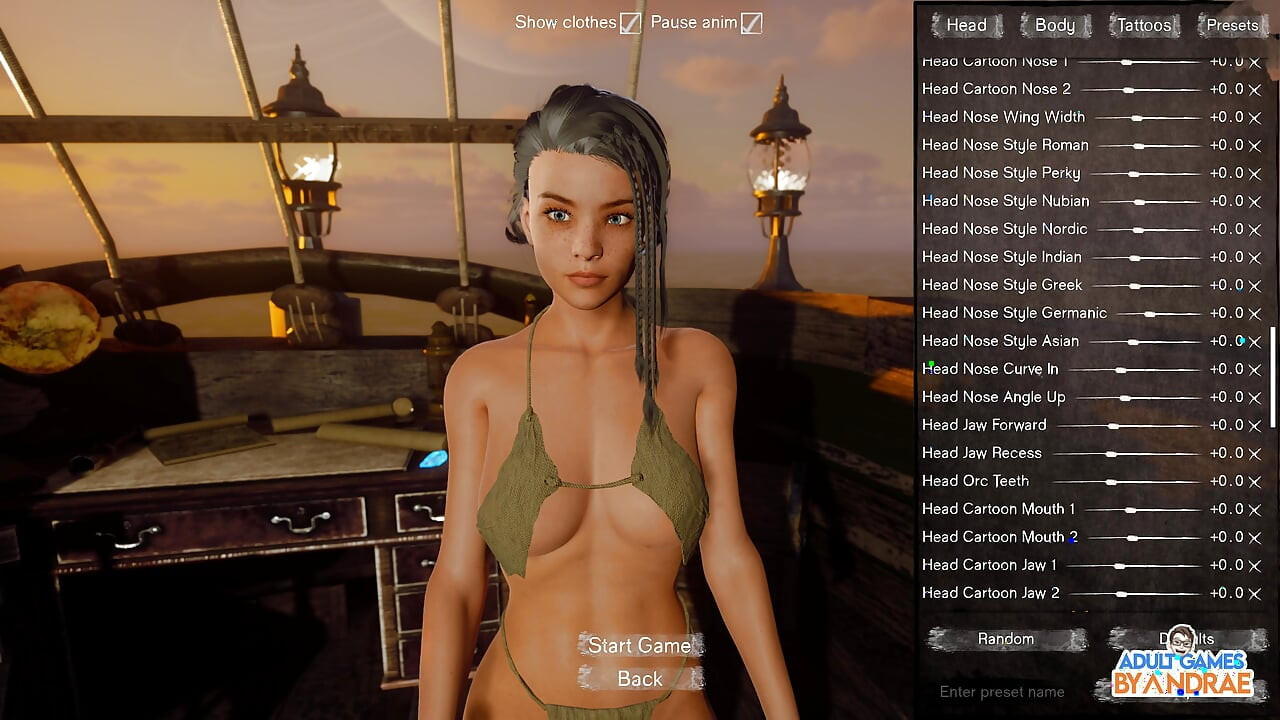Image resolution: width=1280 pixels, height=720 pixels.
Task: Adjust the Head Nose Wing Width slider
Action: (x=1137, y=118)
